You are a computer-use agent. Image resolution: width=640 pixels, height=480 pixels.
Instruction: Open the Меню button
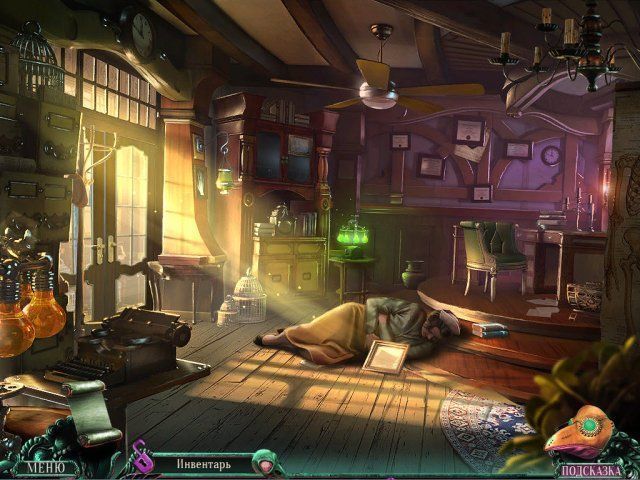pyautogui.click(x=45, y=466)
